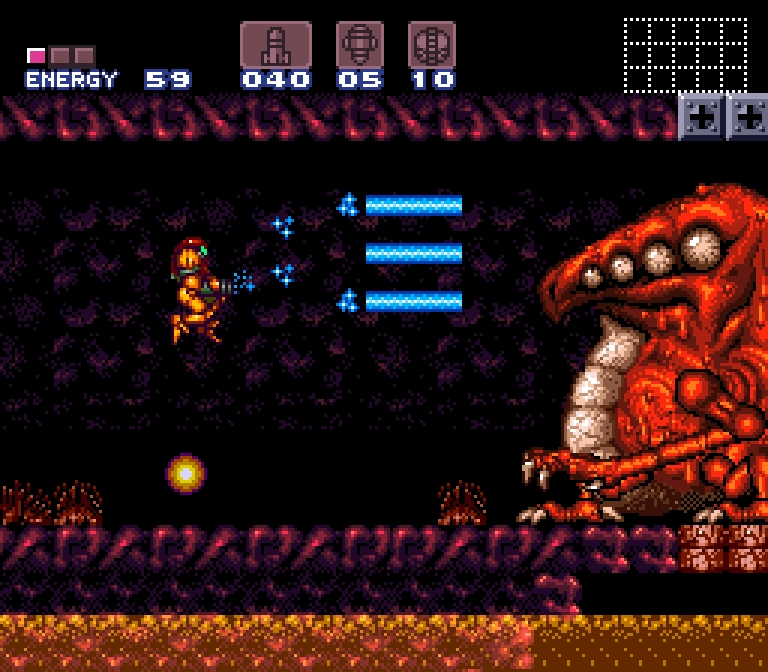The height and width of the screenshot is (672, 768).
Task: Choose the power bomb icon
Action: click(431, 45)
